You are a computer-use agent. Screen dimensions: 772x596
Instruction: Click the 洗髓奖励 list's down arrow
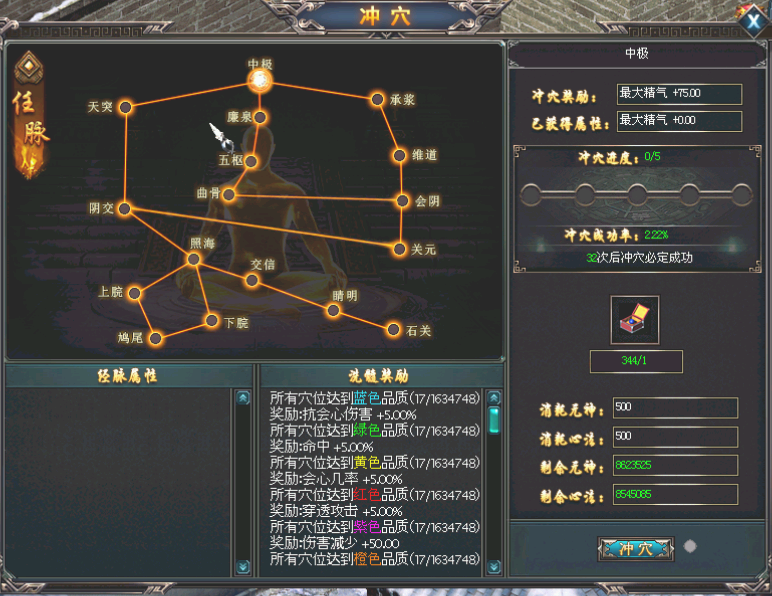tap(493, 566)
